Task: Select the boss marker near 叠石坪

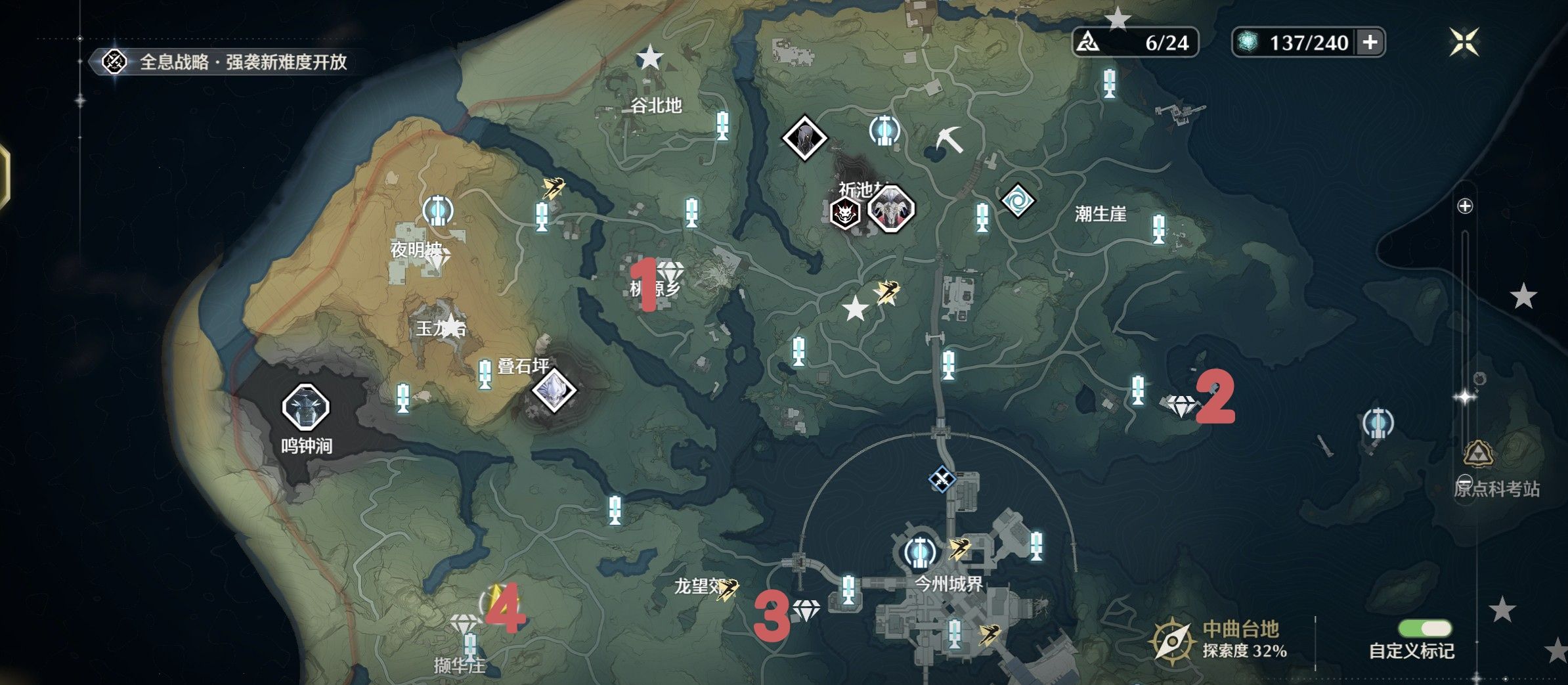Action: tap(554, 390)
